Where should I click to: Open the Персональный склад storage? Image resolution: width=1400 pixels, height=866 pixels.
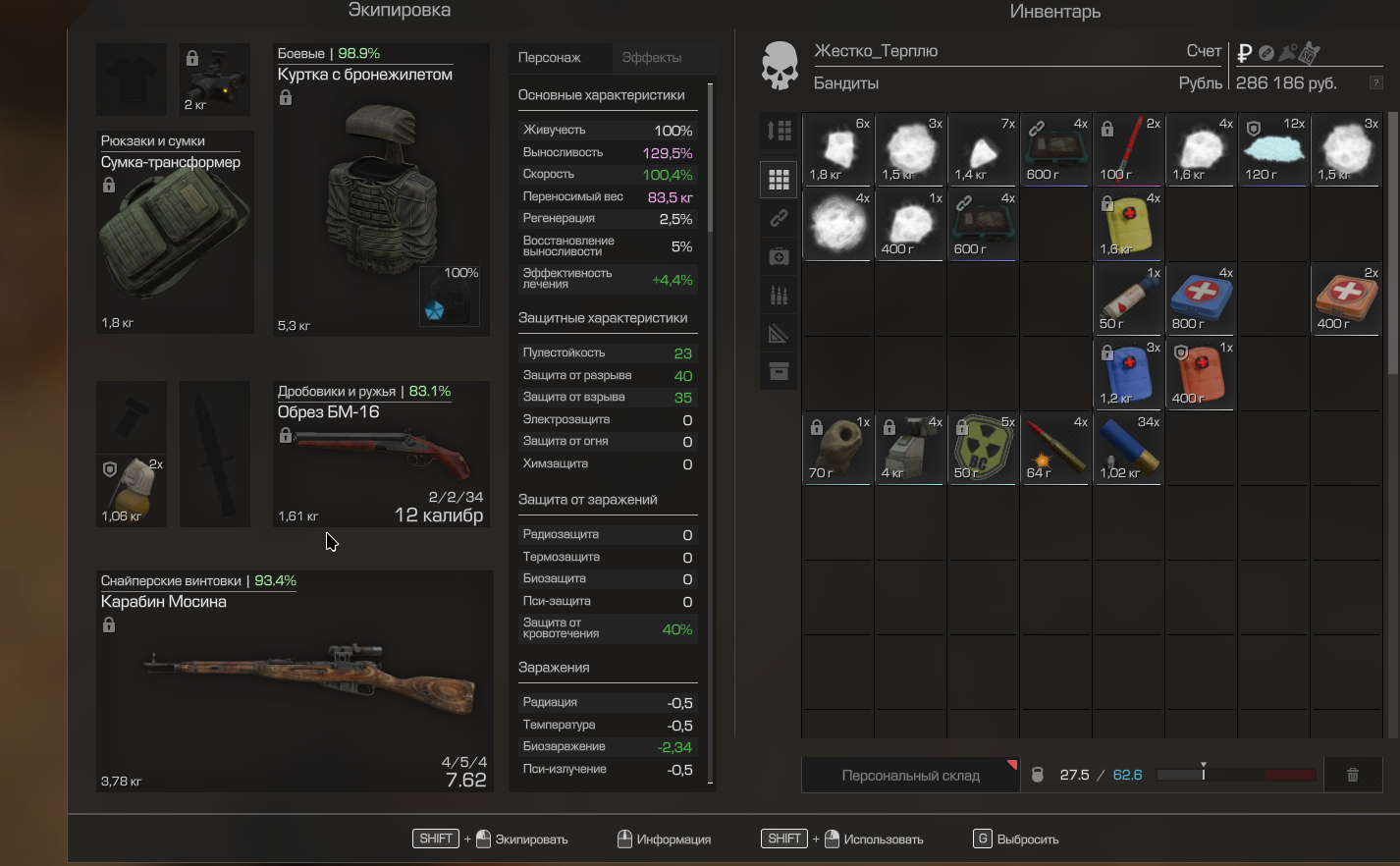click(910, 776)
